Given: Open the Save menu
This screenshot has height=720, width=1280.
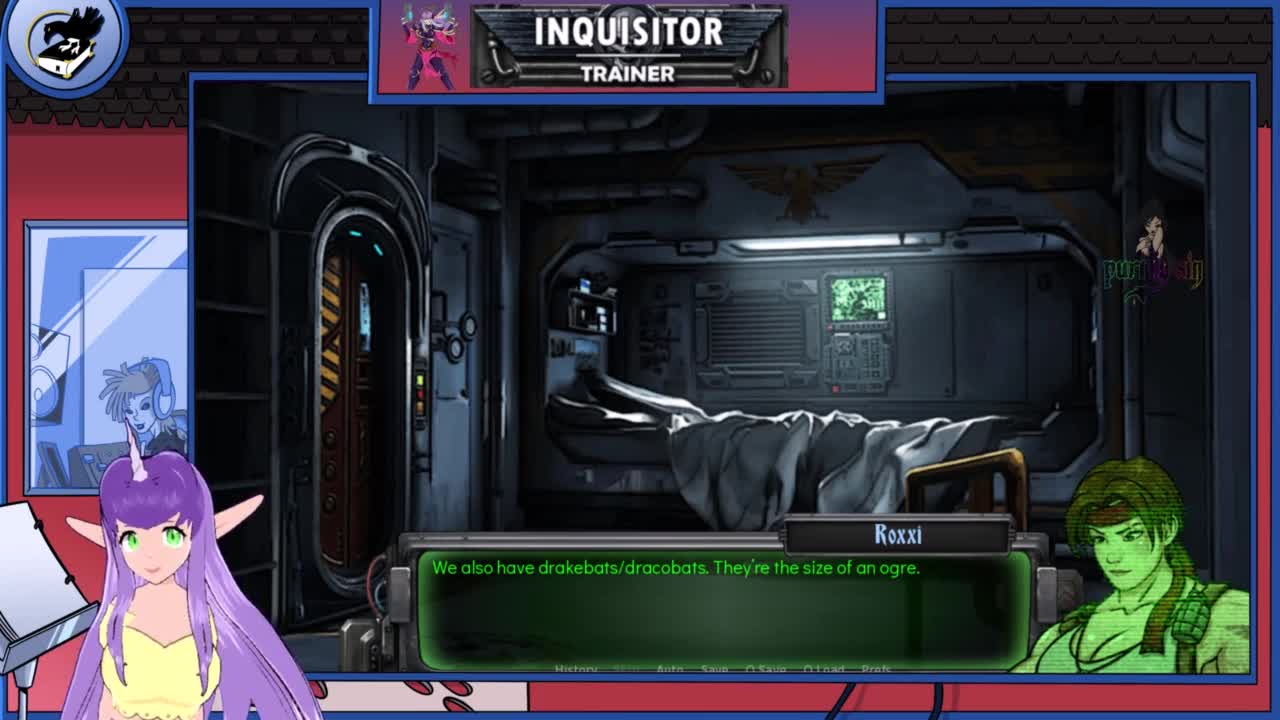Looking at the screenshot, I should click(714, 669).
